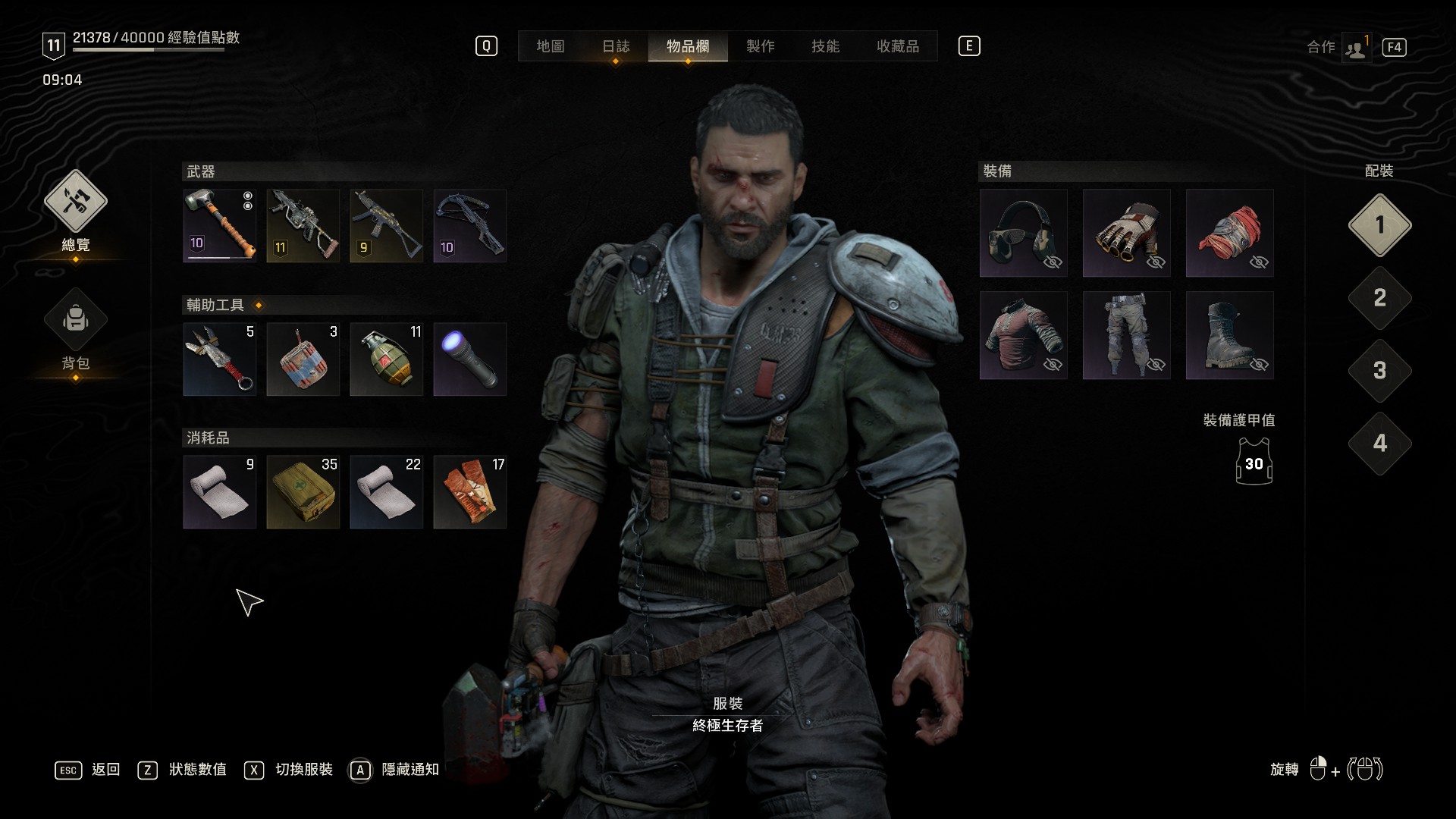This screenshot has width=1456, height=819.
Task: Select the 總覽 overview category
Action: pyautogui.click(x=75, y=202)
